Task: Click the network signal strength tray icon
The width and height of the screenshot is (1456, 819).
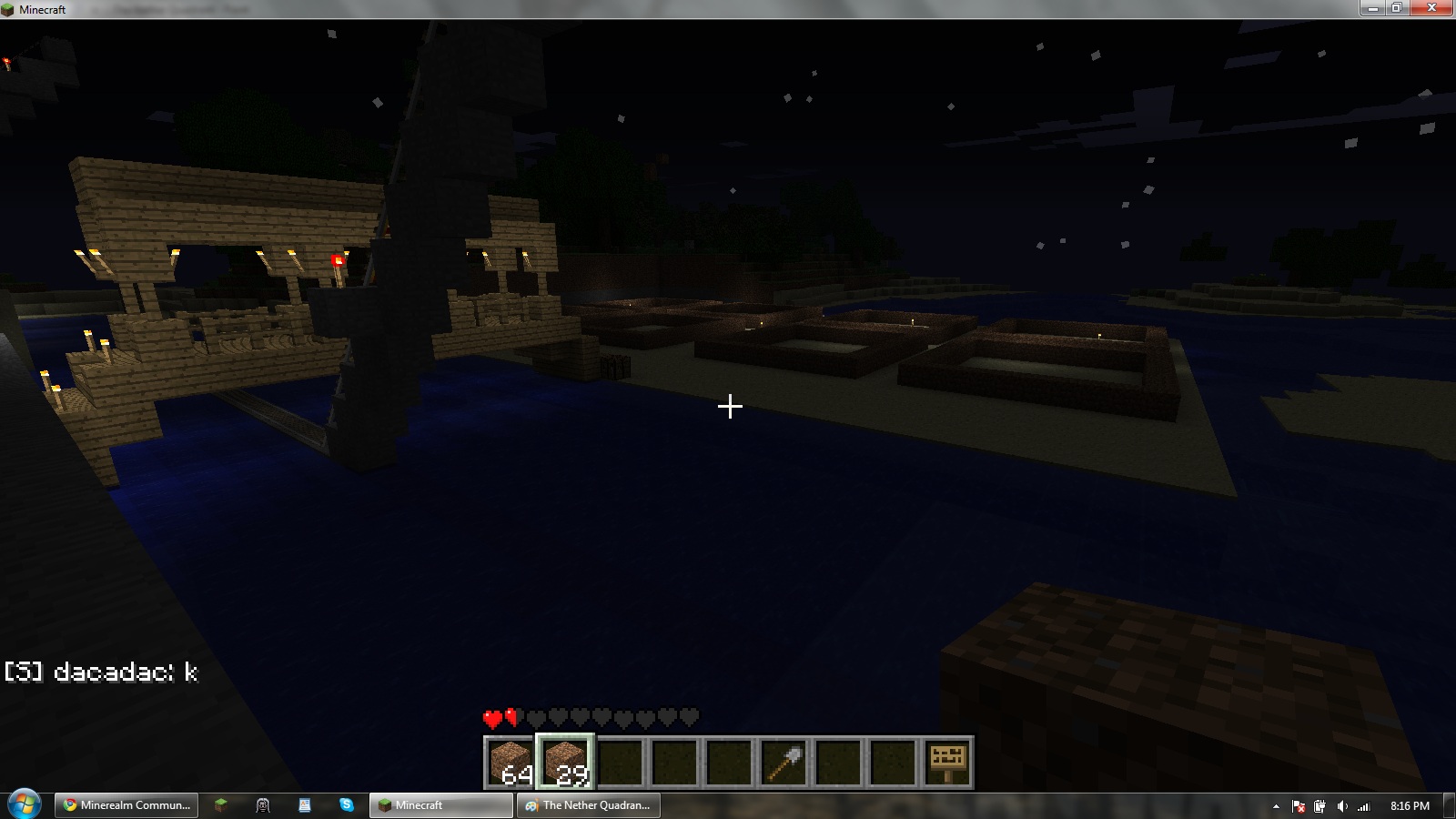Action: (1365, 805)
